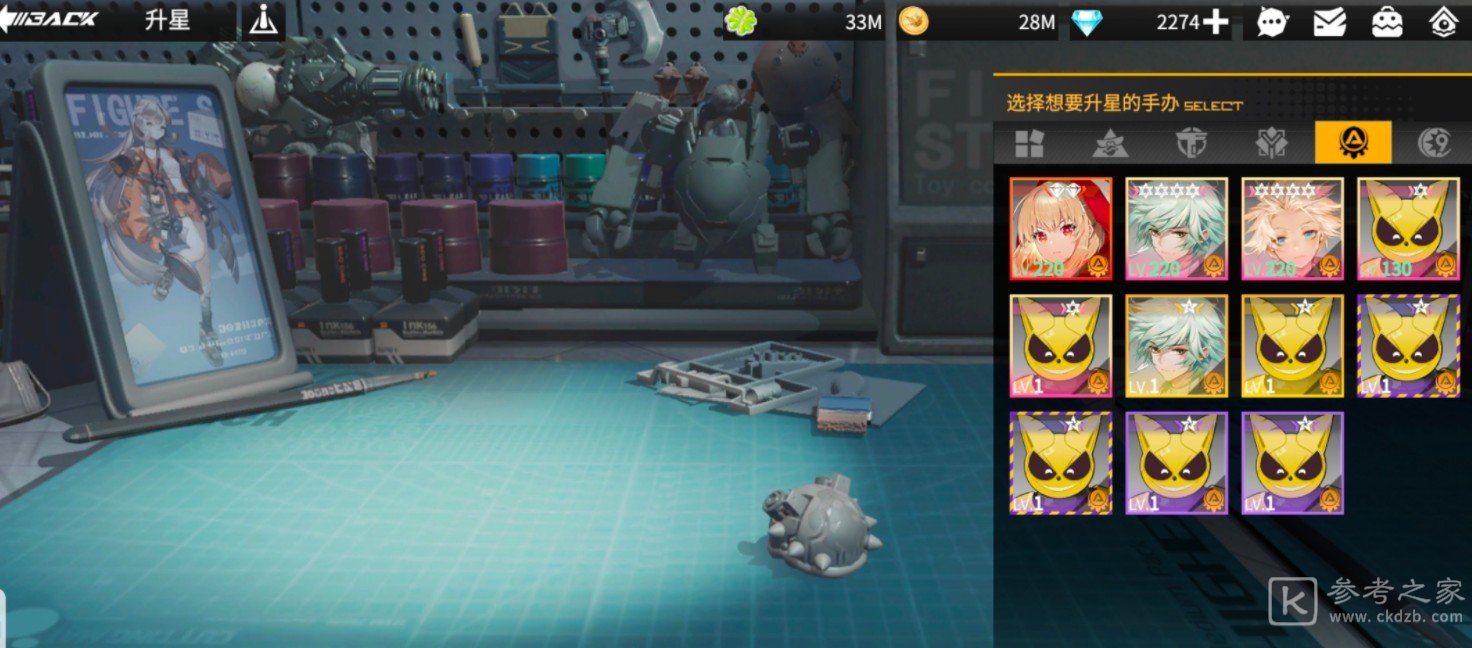Viewport: 1472px width, 648px height.
Task: Pick the yellow fox mask LV.130 figure
Action: click(1408, 229)
